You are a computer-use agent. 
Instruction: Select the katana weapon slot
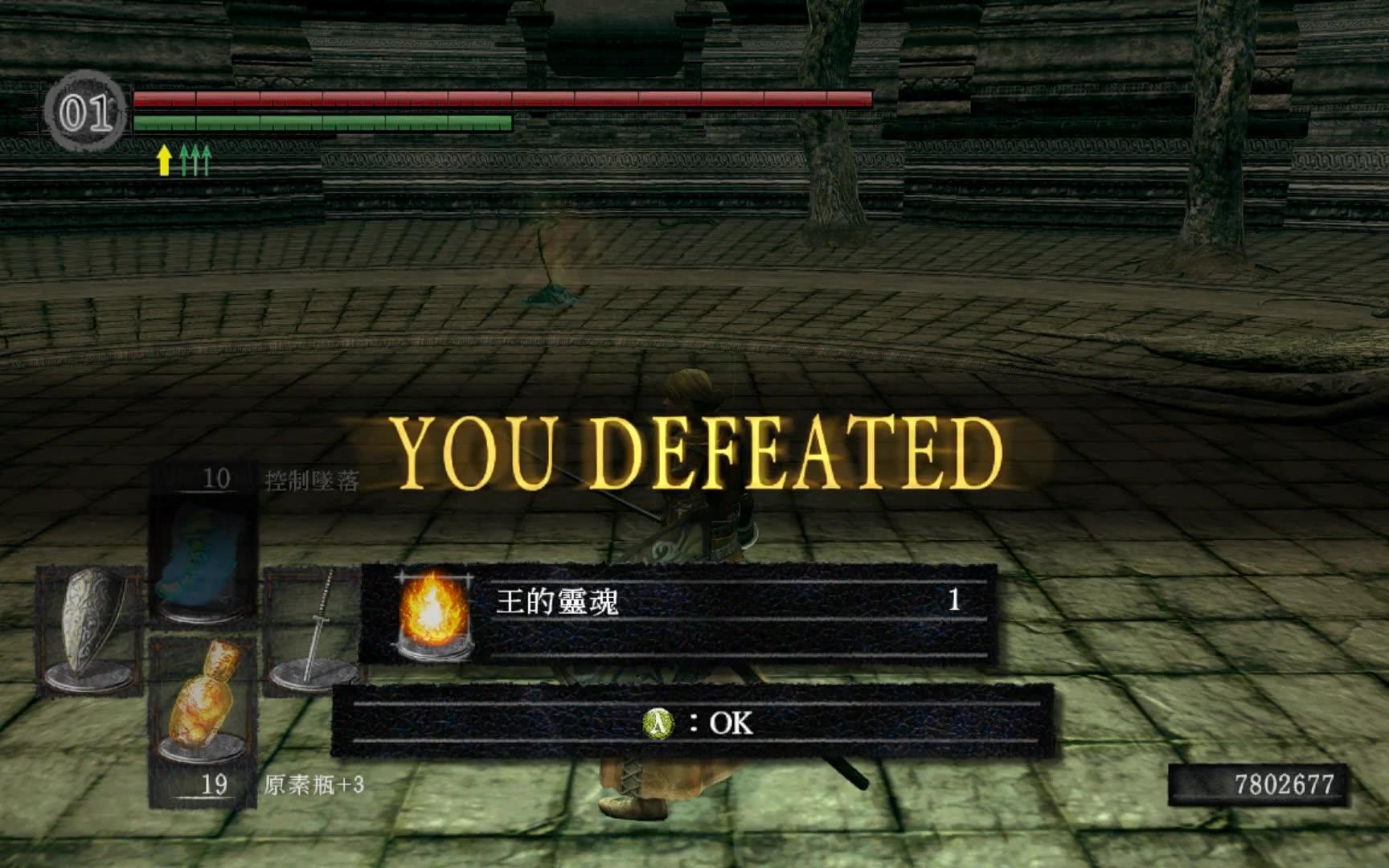tap(313, 629)
